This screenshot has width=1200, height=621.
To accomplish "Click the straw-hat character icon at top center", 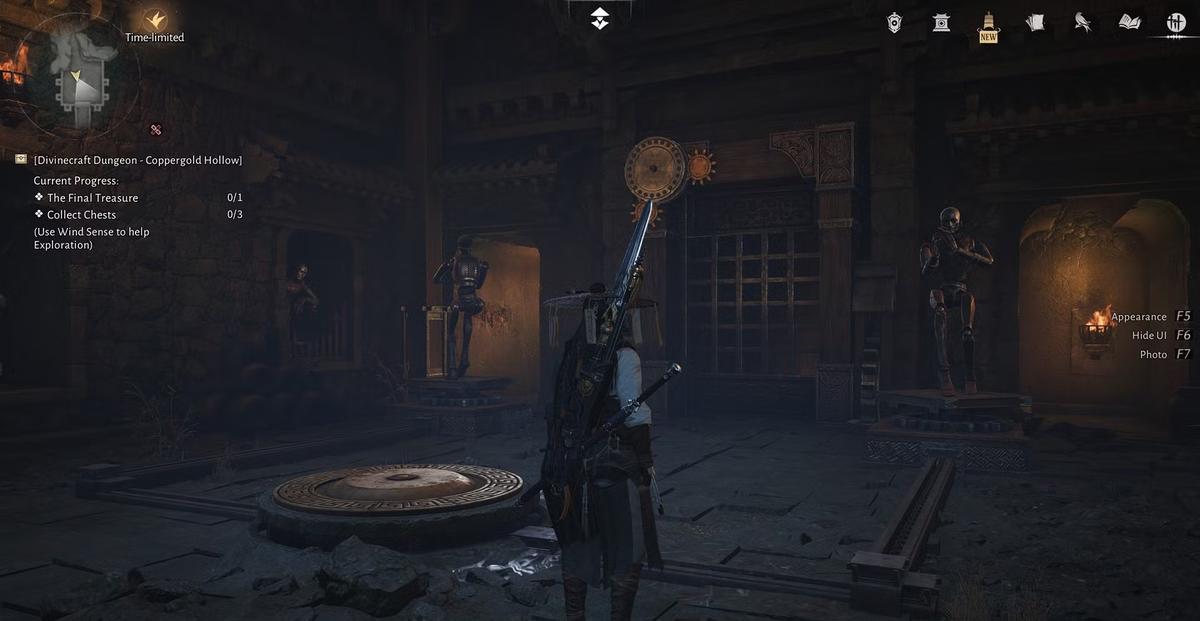I will click(599, 17).
